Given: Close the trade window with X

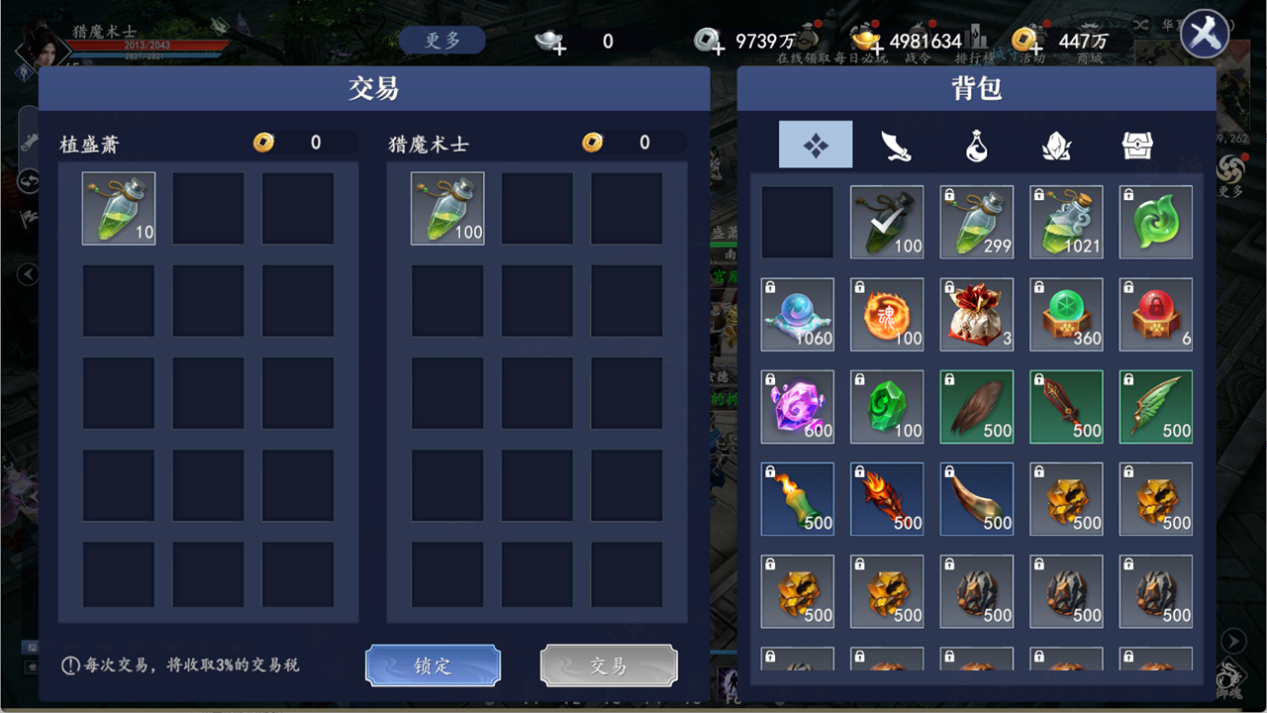Looking at the screenshot, I should [x=1204, y=36].
